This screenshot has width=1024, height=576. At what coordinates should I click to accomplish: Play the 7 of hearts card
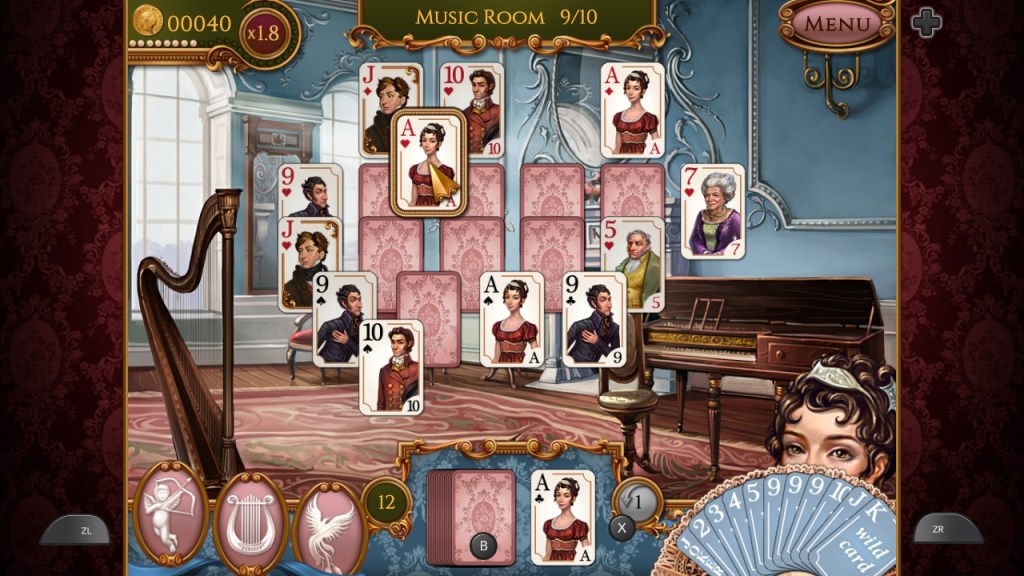(713, 211)
